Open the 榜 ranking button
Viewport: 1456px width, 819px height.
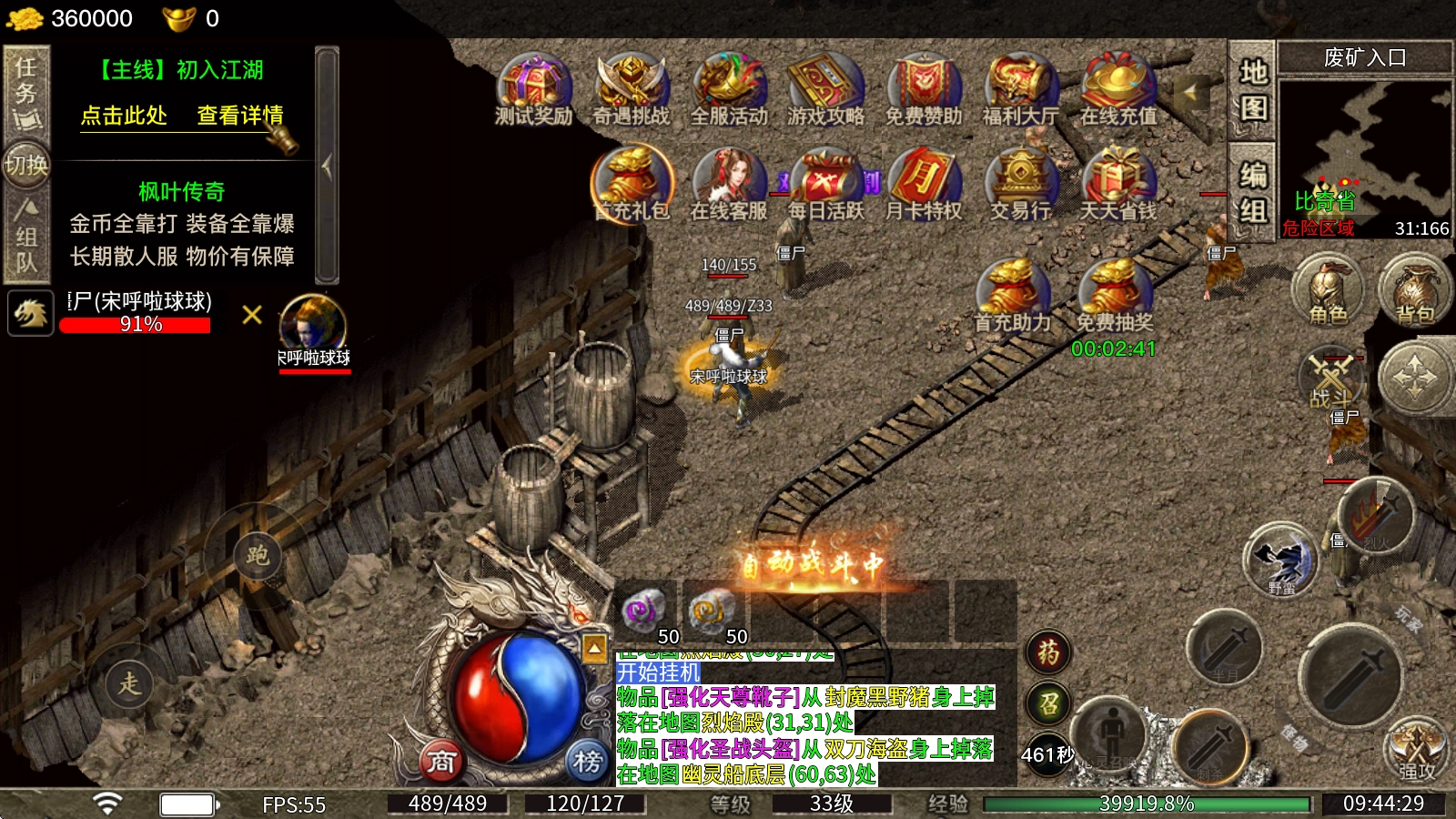click(587, 761)
